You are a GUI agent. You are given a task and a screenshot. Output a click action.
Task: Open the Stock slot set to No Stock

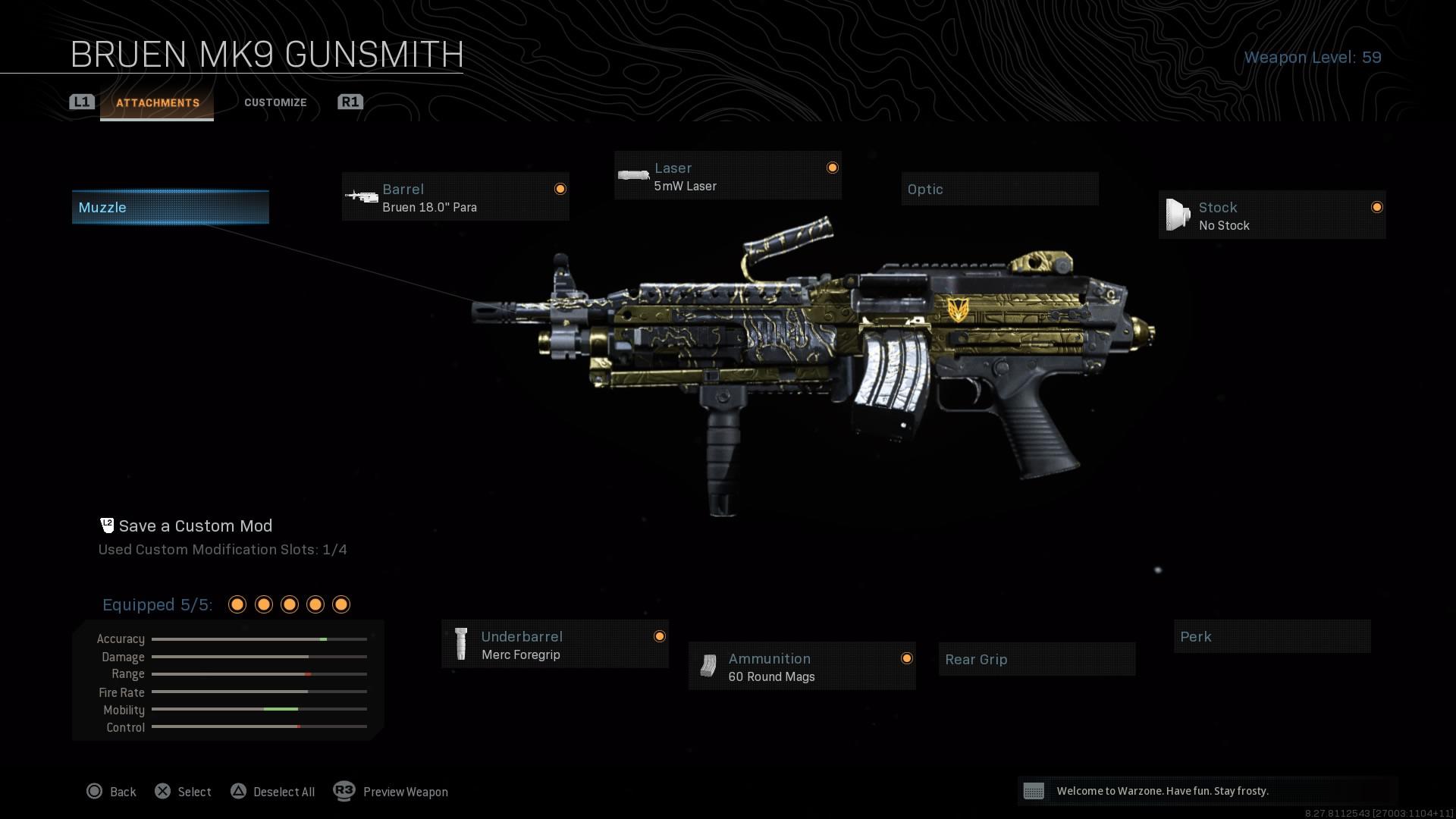click(x=1272, y=215)
